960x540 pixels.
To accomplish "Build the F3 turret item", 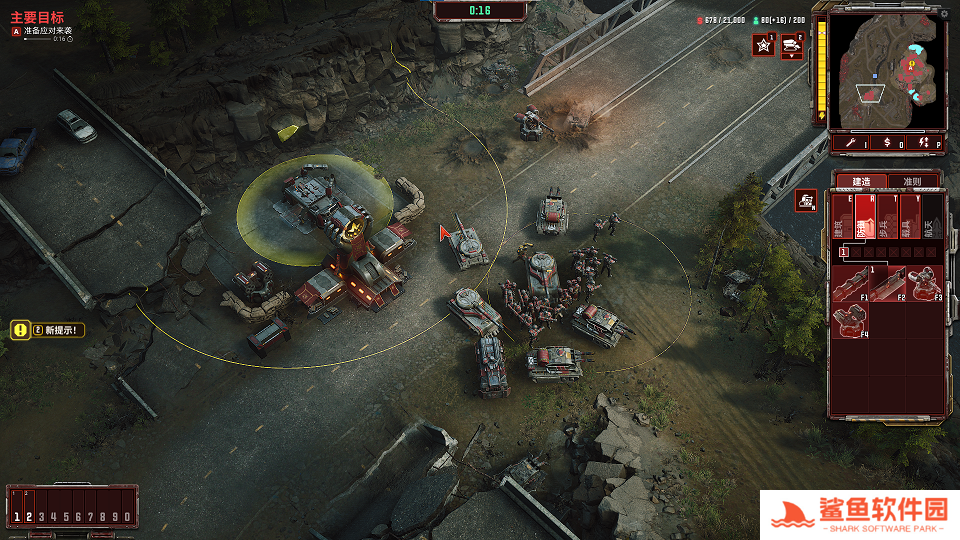I will [925, 284].
